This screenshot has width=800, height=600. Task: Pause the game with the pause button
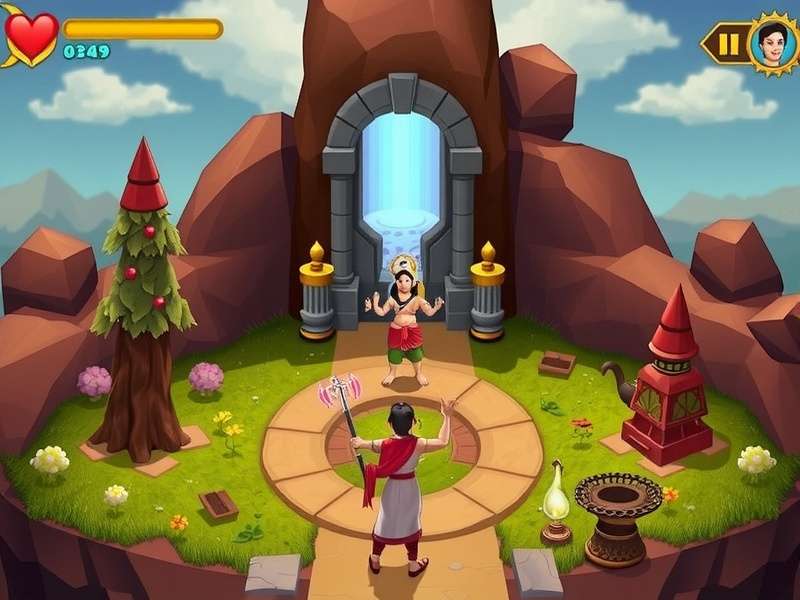[730, 44]
